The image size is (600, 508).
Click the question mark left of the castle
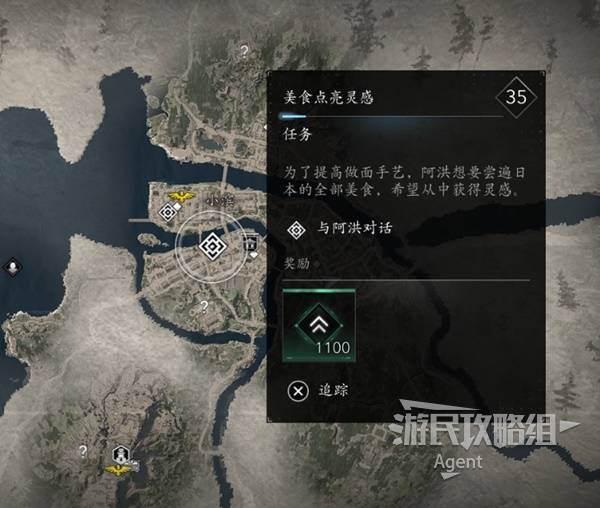(x=83, y=451)
